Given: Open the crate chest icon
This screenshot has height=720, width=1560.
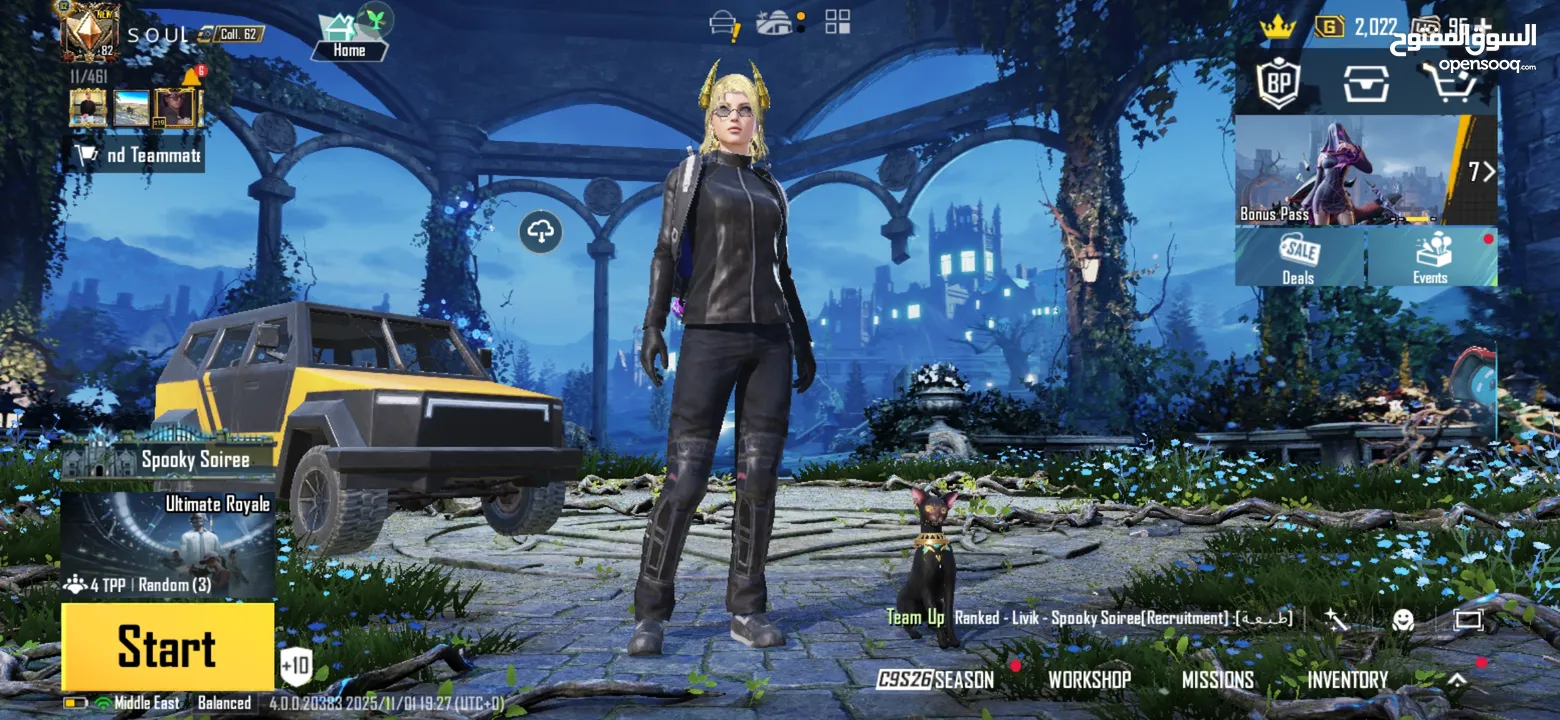Looking at the screenshot, I should pyautogui.click(x=1365, y=84).
